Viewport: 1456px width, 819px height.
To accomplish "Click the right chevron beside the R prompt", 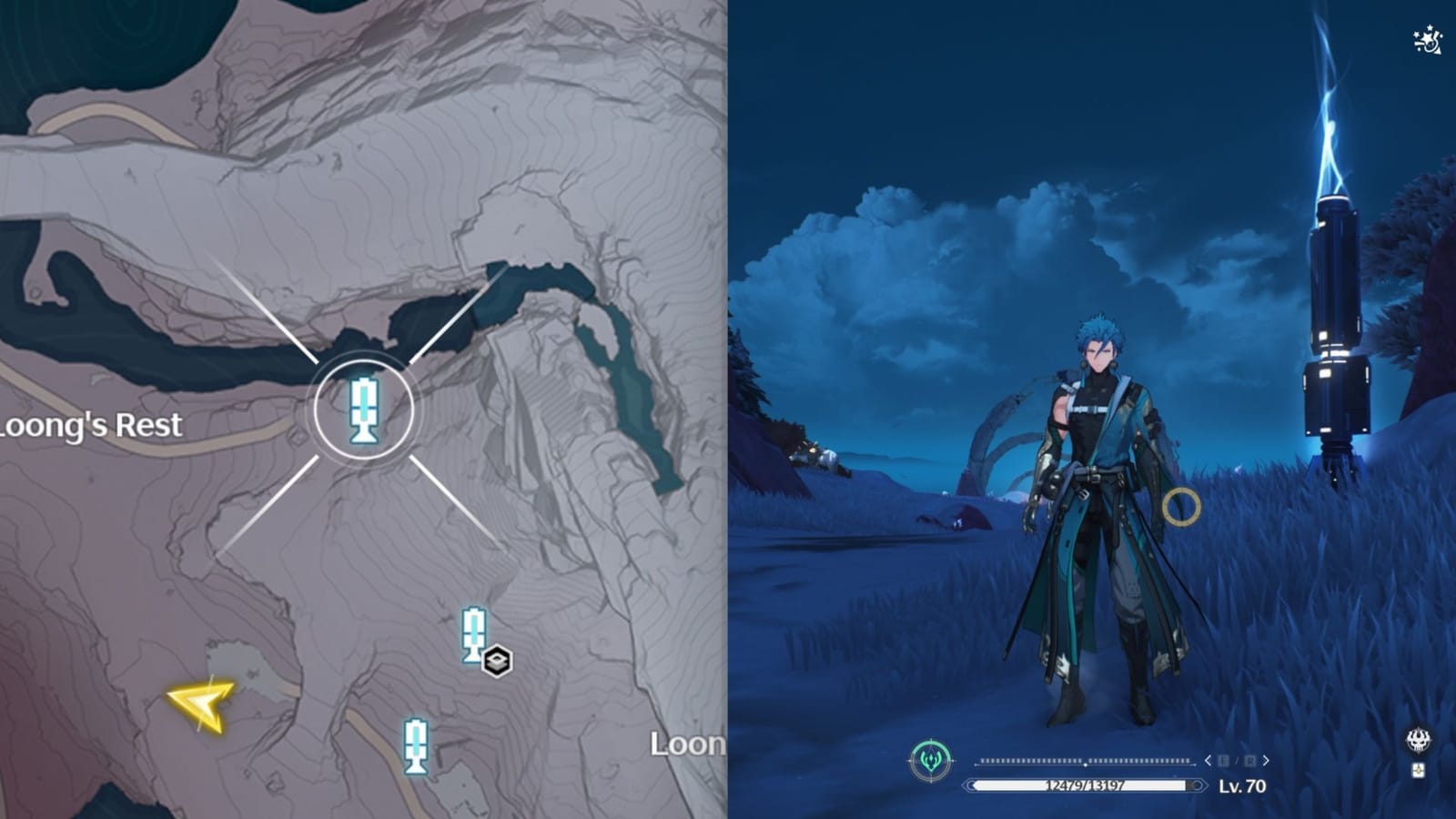I will coord(1266,760).
